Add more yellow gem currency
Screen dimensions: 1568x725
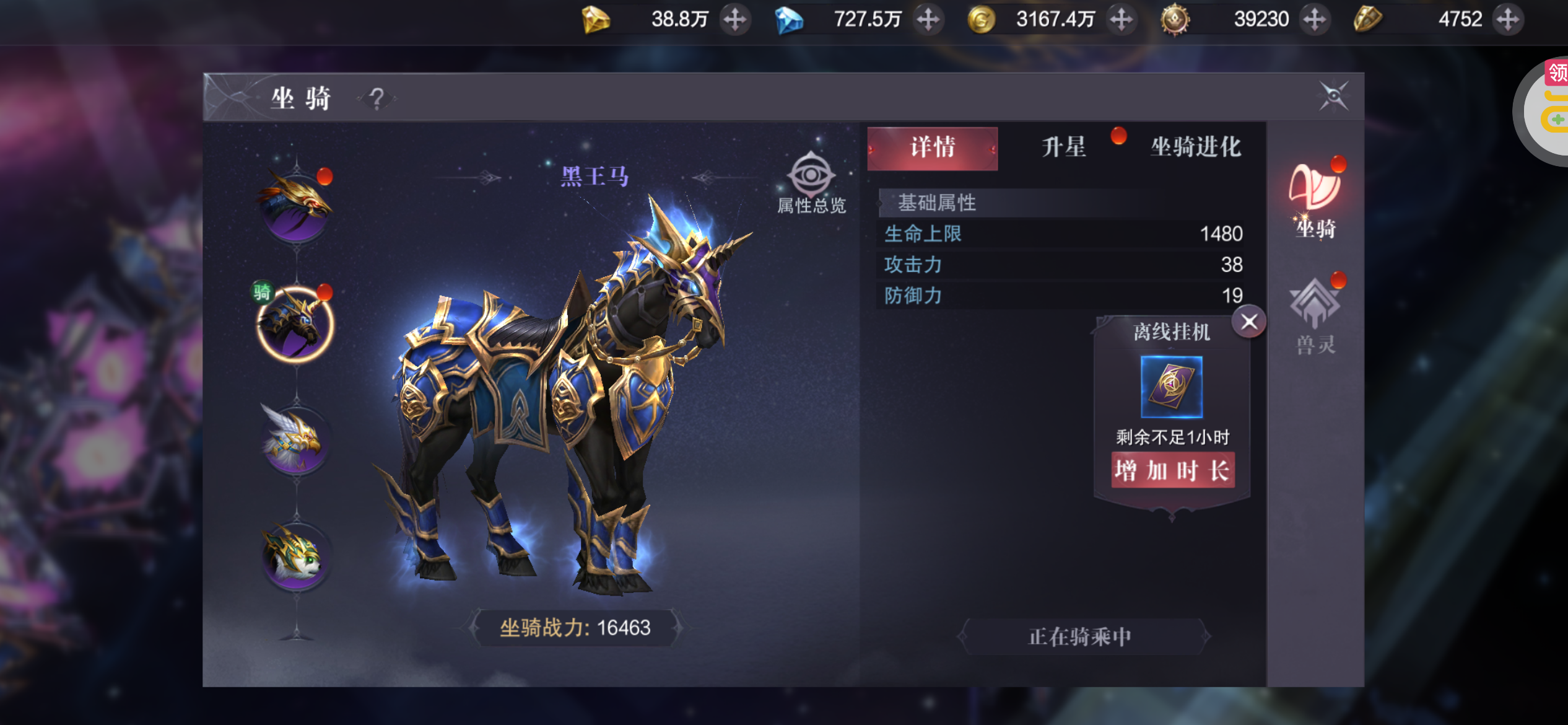click(x=735, y=19)
